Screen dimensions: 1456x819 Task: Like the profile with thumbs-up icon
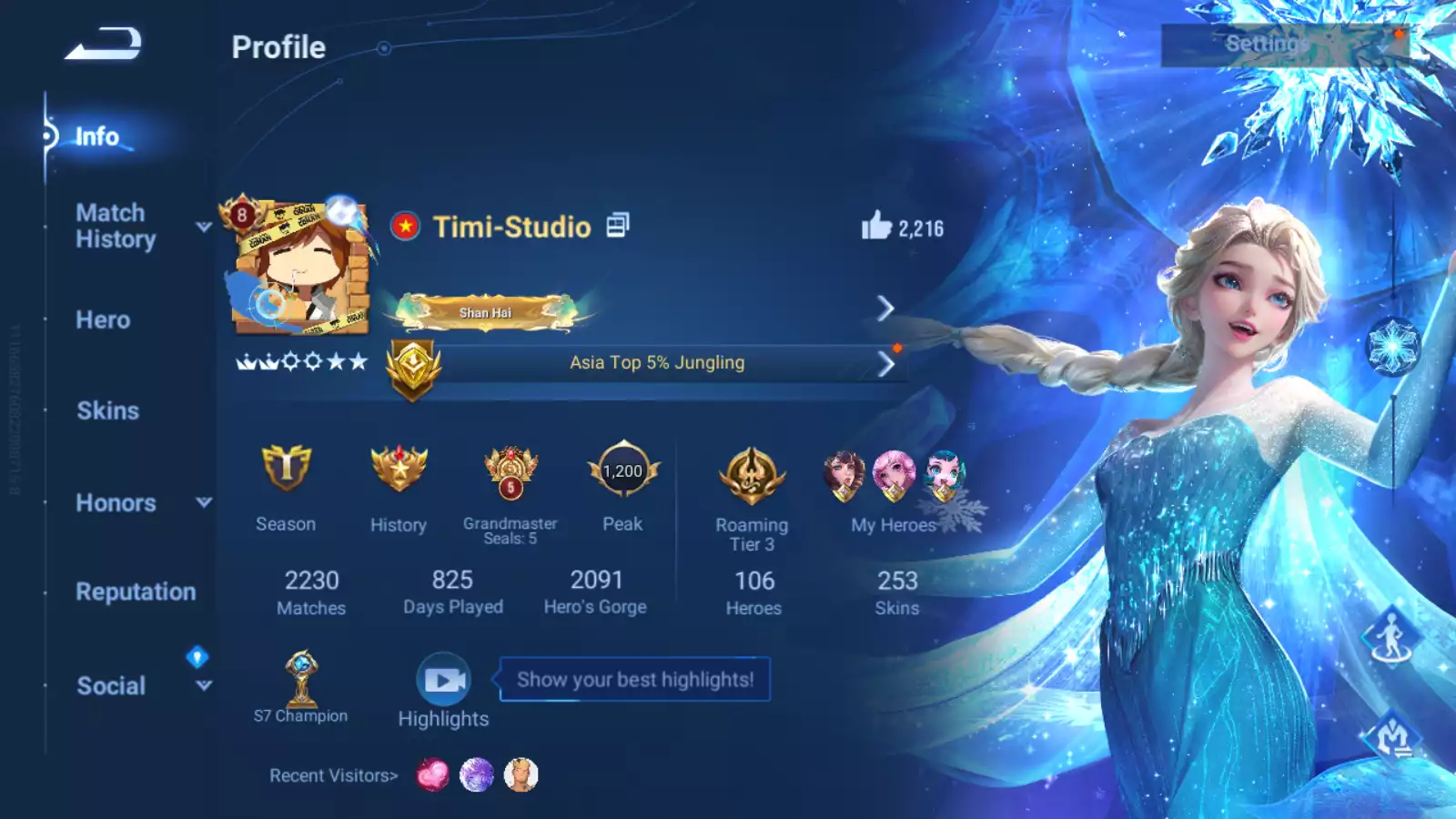pos(876,226)
